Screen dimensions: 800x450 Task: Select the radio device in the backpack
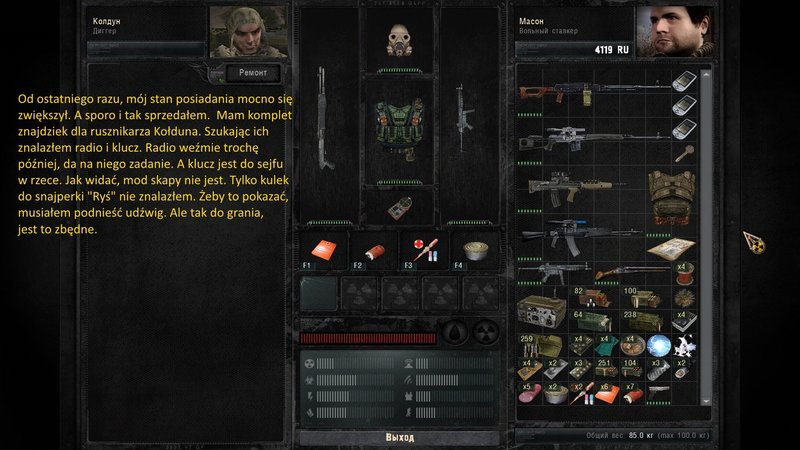[542, 308]
